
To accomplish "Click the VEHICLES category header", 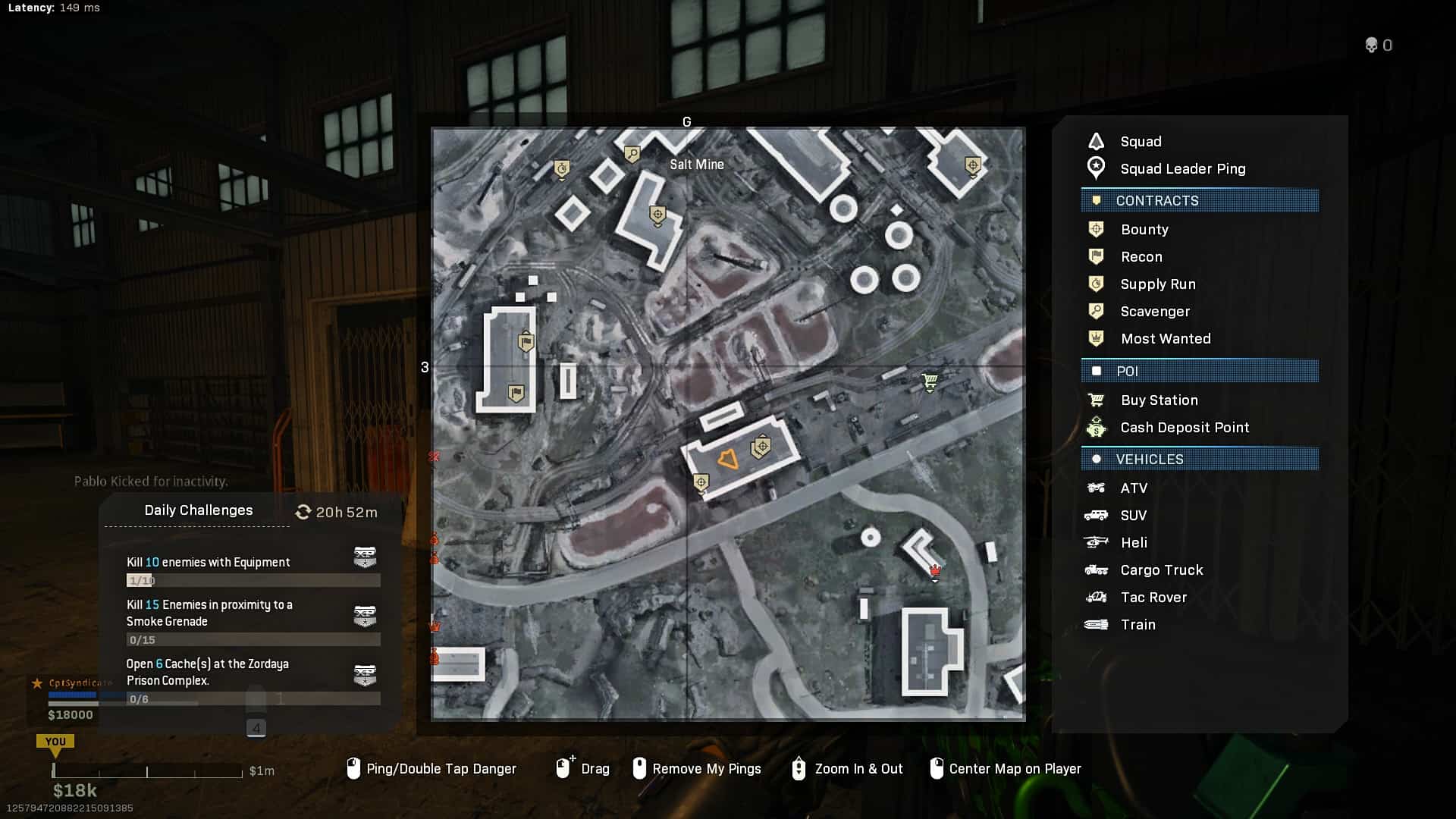I will point(1199,460).
